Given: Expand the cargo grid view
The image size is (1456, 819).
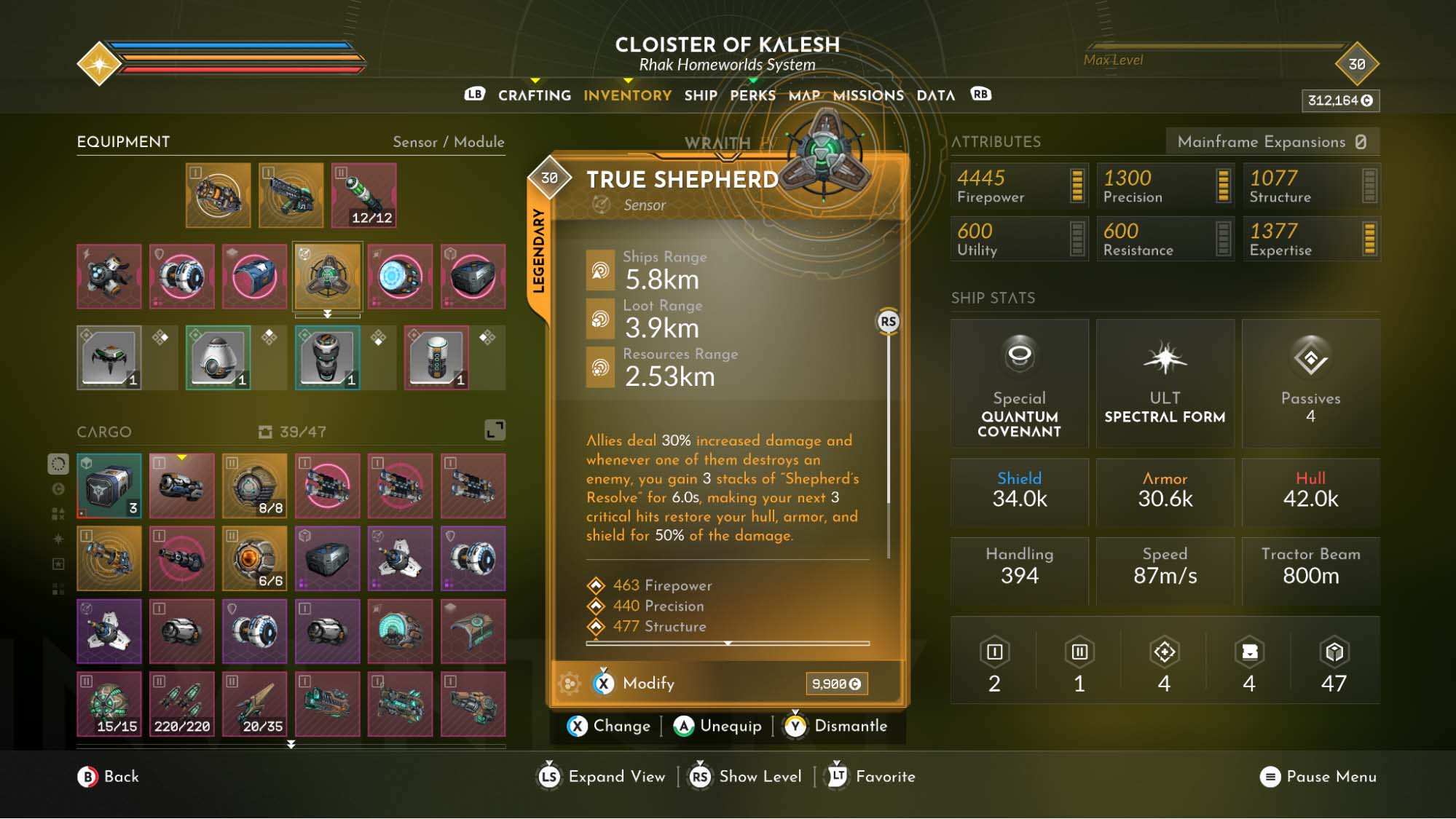Looking at the screenshot, I should pyautogui.click(x=495, y=430).
